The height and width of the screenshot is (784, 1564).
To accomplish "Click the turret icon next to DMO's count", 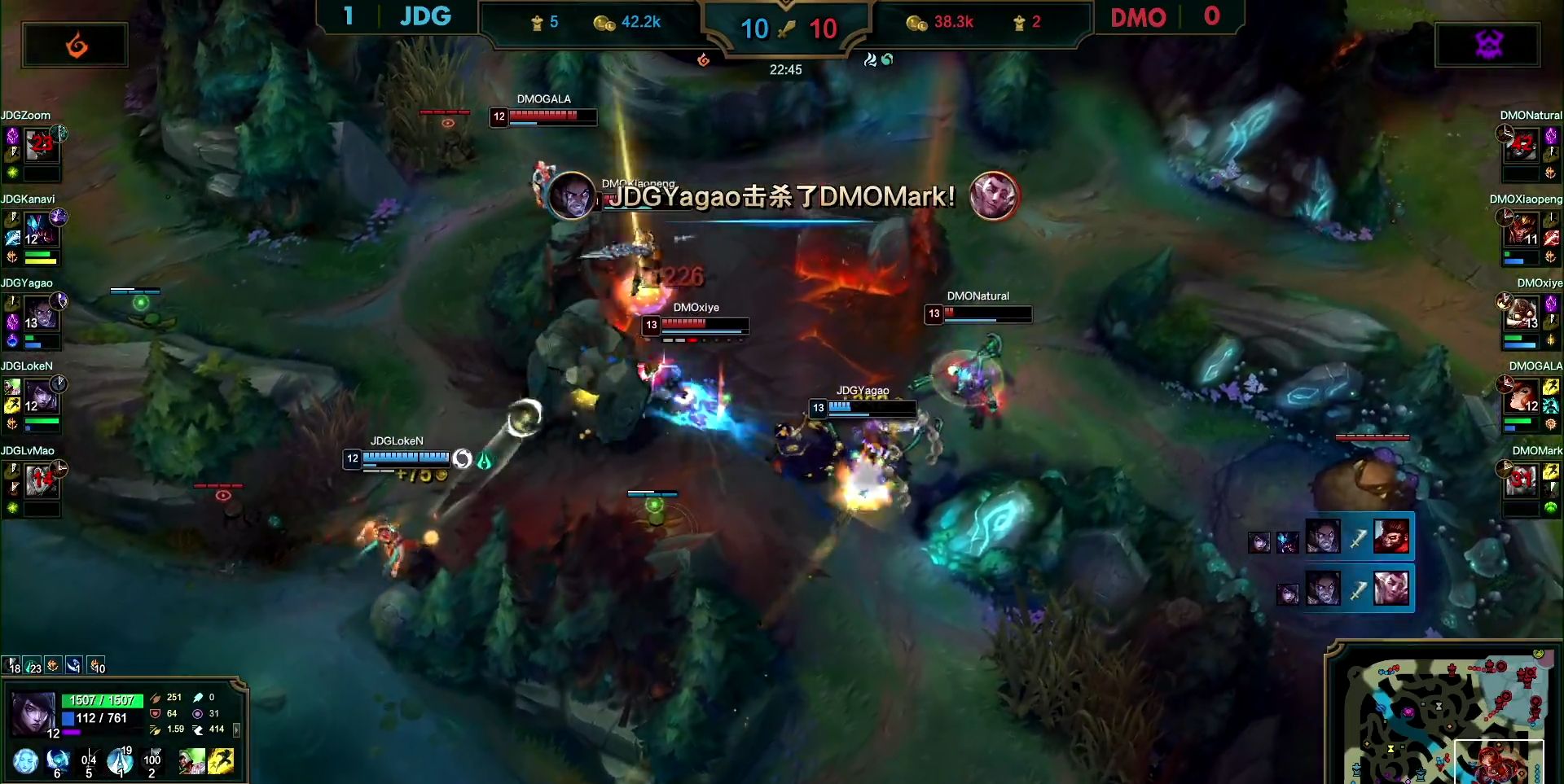I will pyautogui.click(x=1019, y=23).
